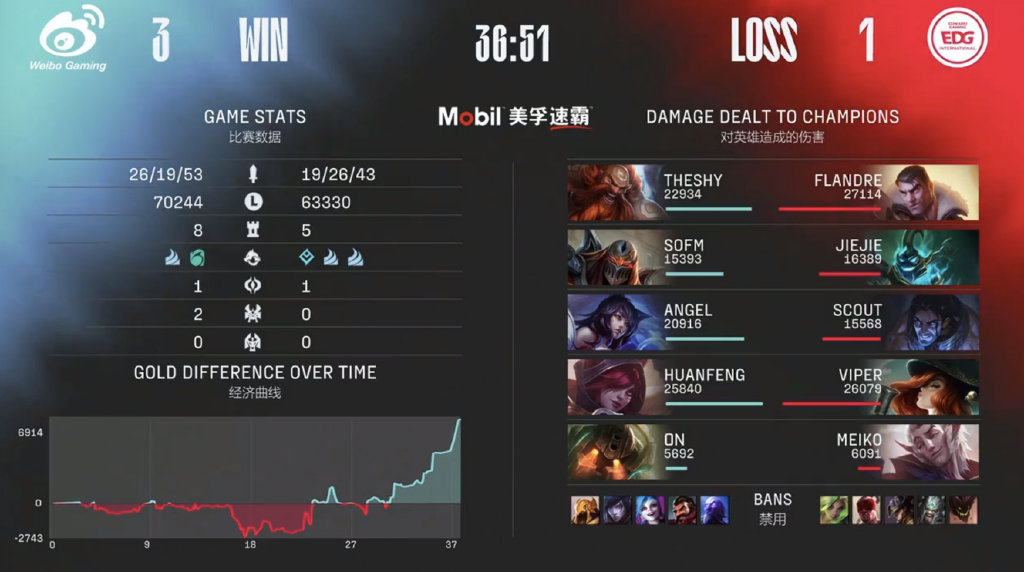
Task: Click the Weibo Gaming team logo
Action: pyautogui.click(x=72, y=38)
